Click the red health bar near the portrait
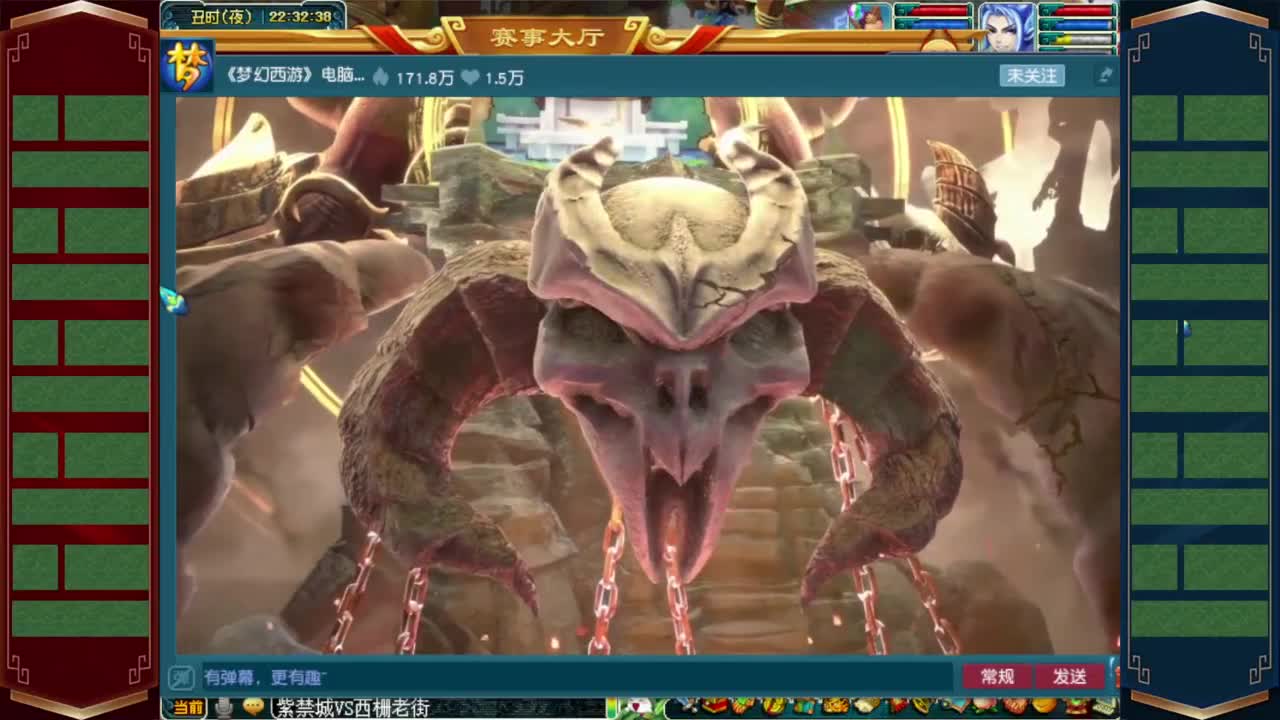The image size is (1280, 720). [x=1086, y=10]
